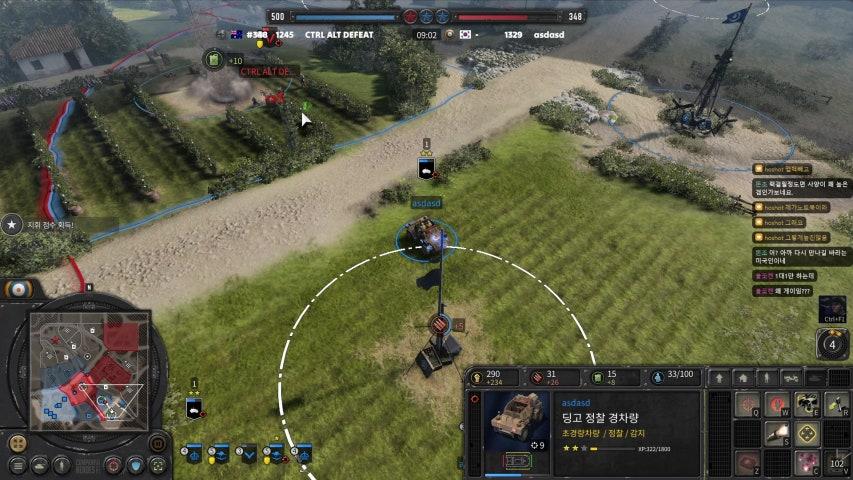Use the flare shot ability on S

click(x=779, y=433)
